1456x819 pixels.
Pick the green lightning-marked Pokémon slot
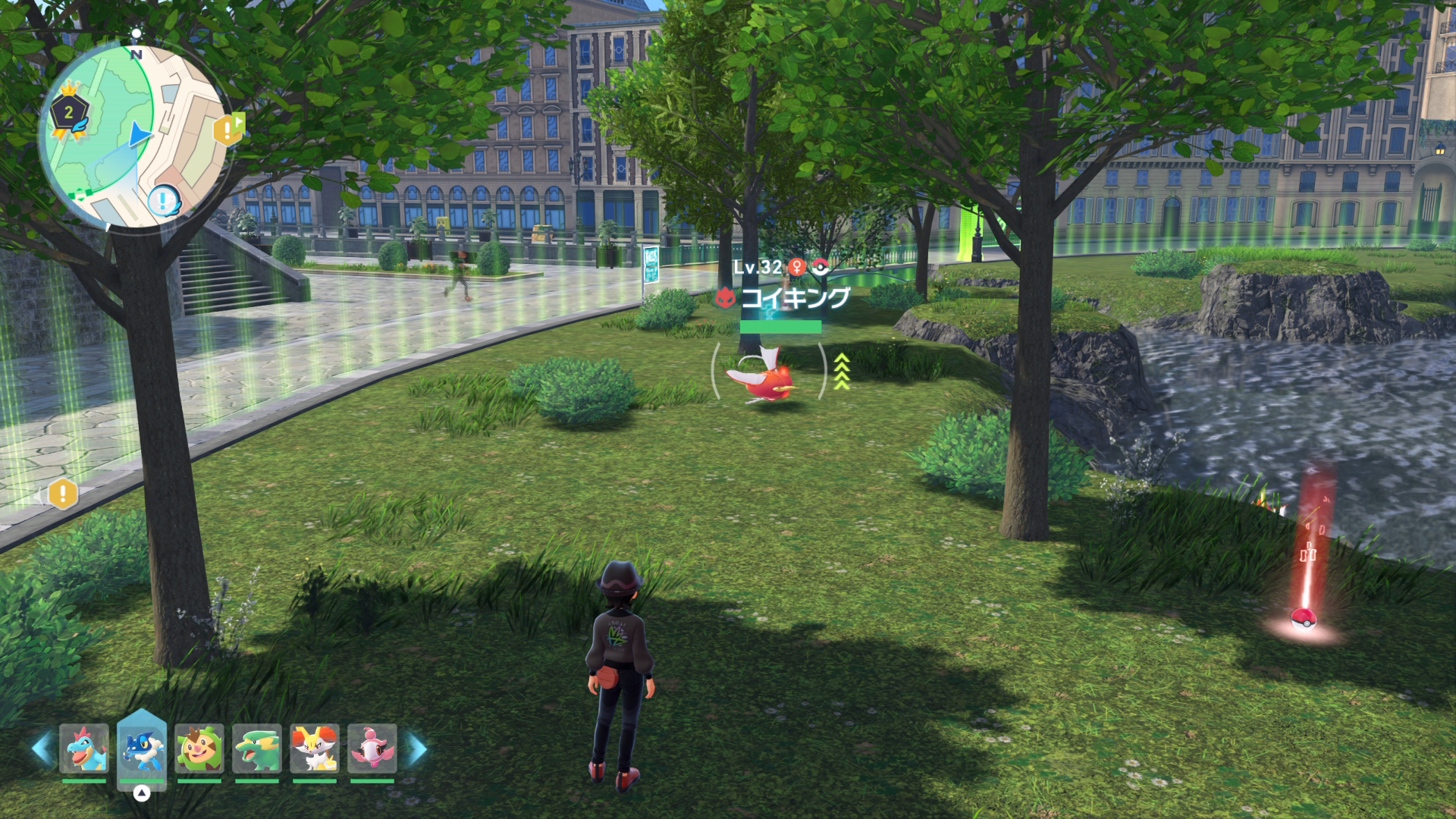point(257,748)
